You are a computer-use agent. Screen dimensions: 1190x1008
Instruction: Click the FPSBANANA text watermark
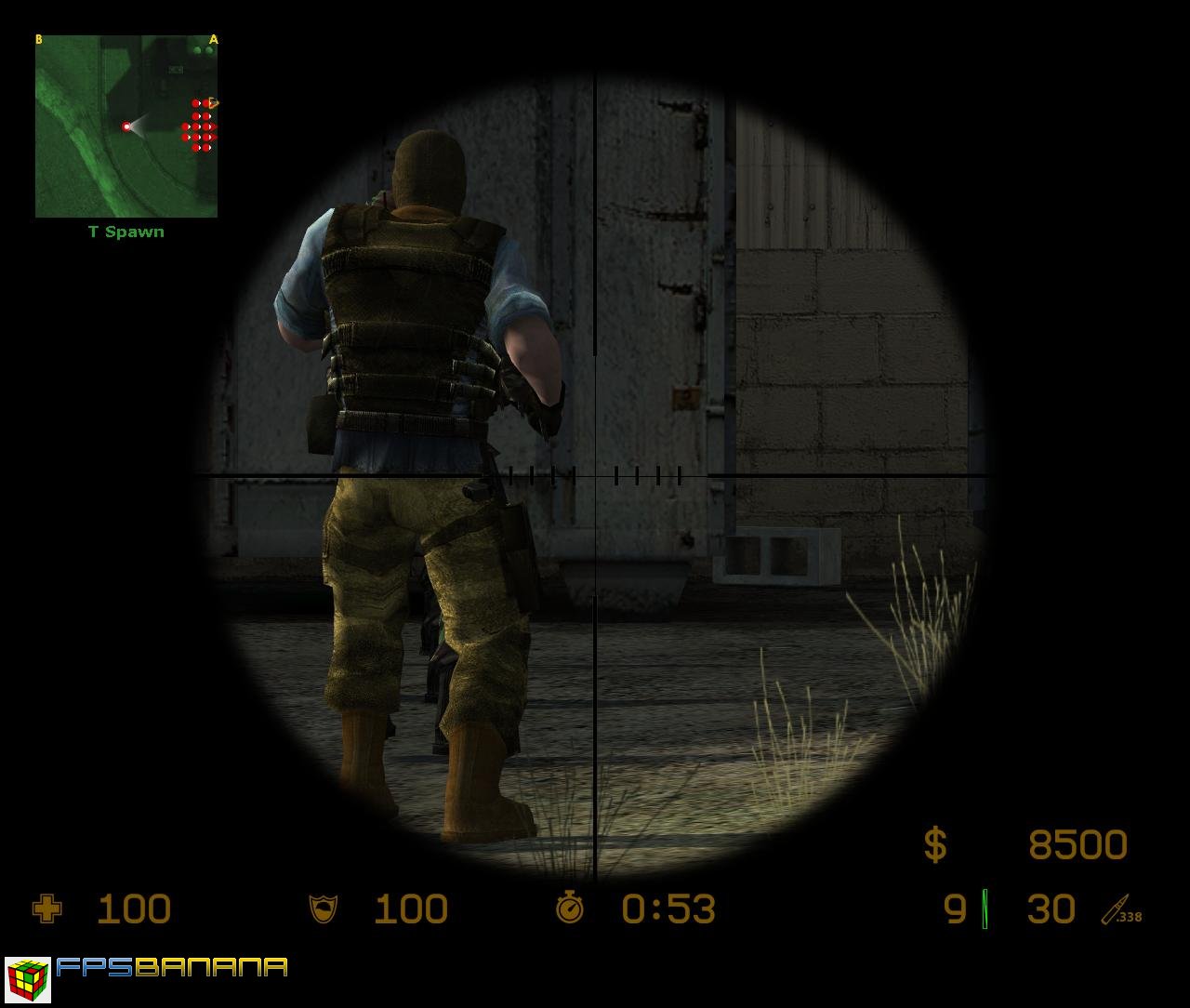tap(172, 969)
